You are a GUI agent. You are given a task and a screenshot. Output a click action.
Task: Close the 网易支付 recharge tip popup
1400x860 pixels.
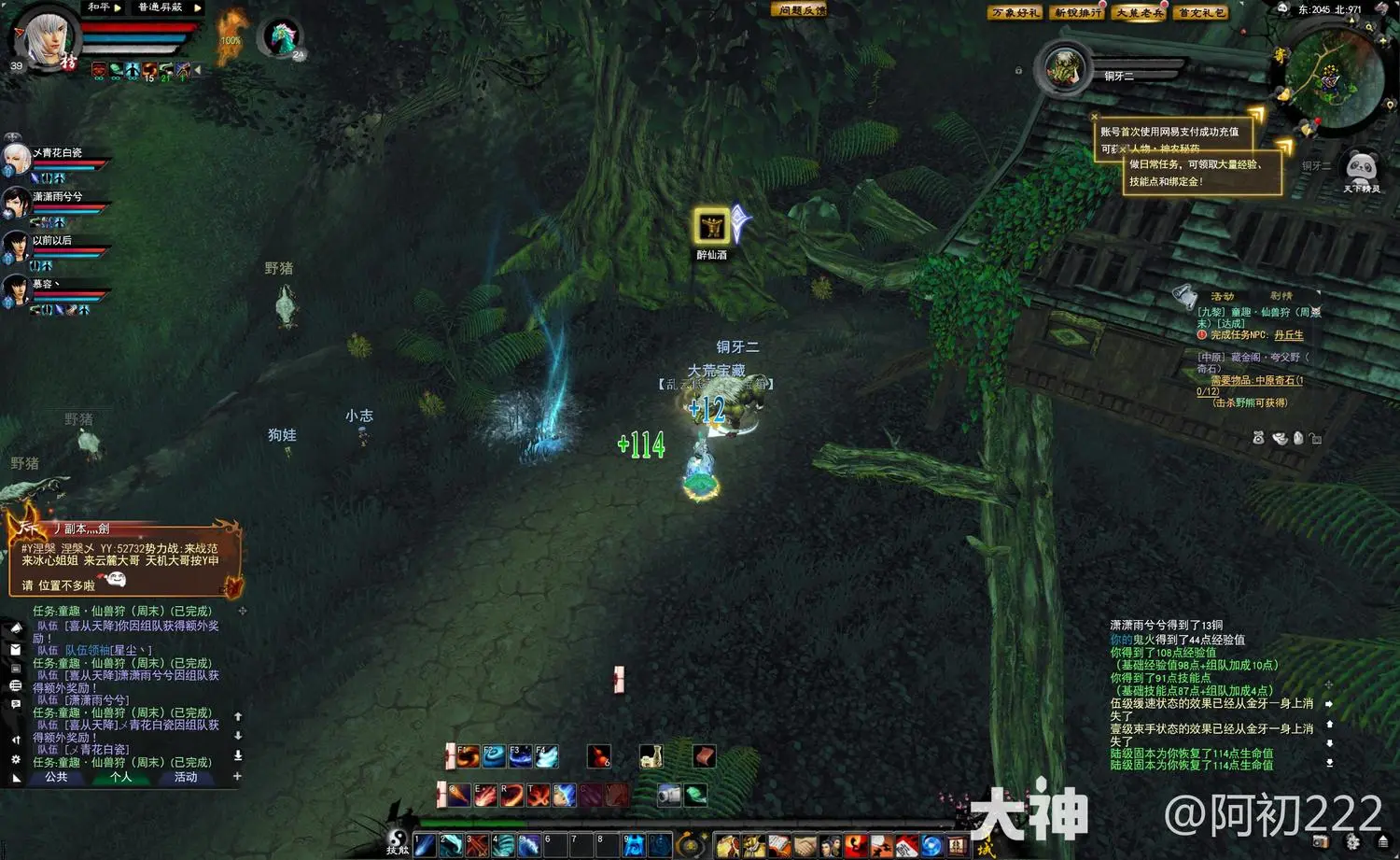[x=1095, y=118]
